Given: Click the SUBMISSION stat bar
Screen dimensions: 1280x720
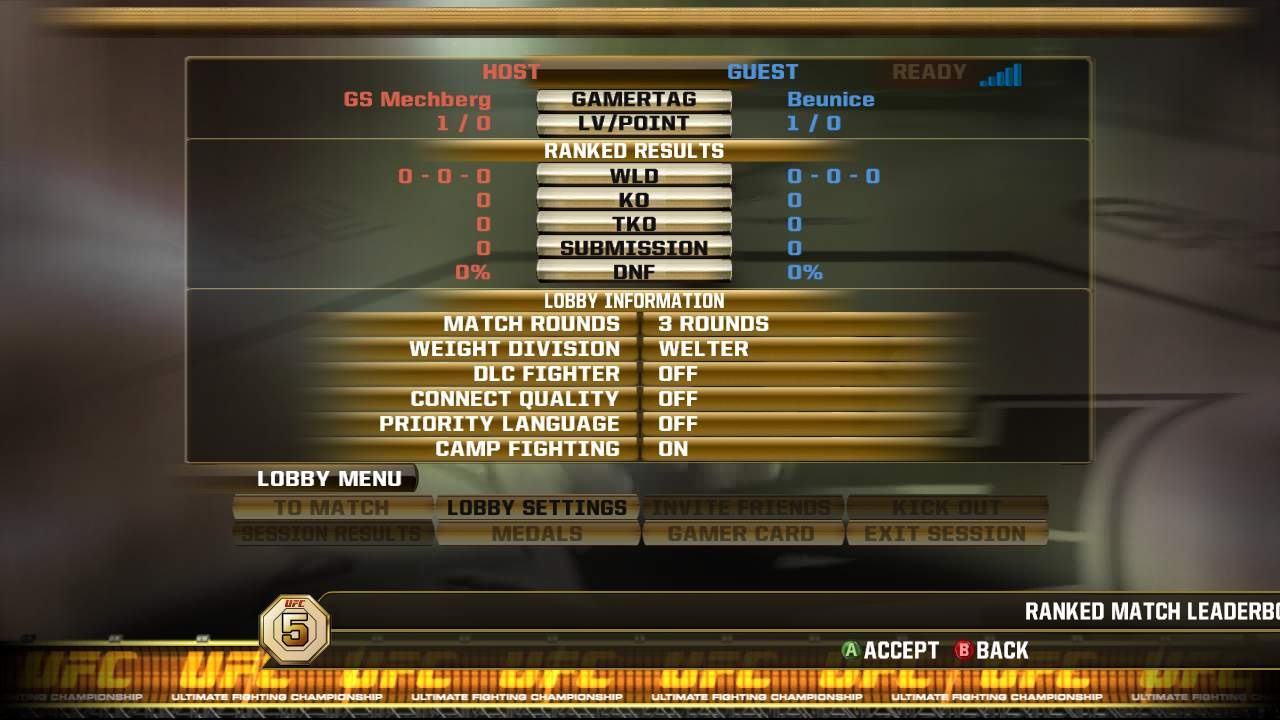Looking at the screenshot, I should (x=635, y=247).
